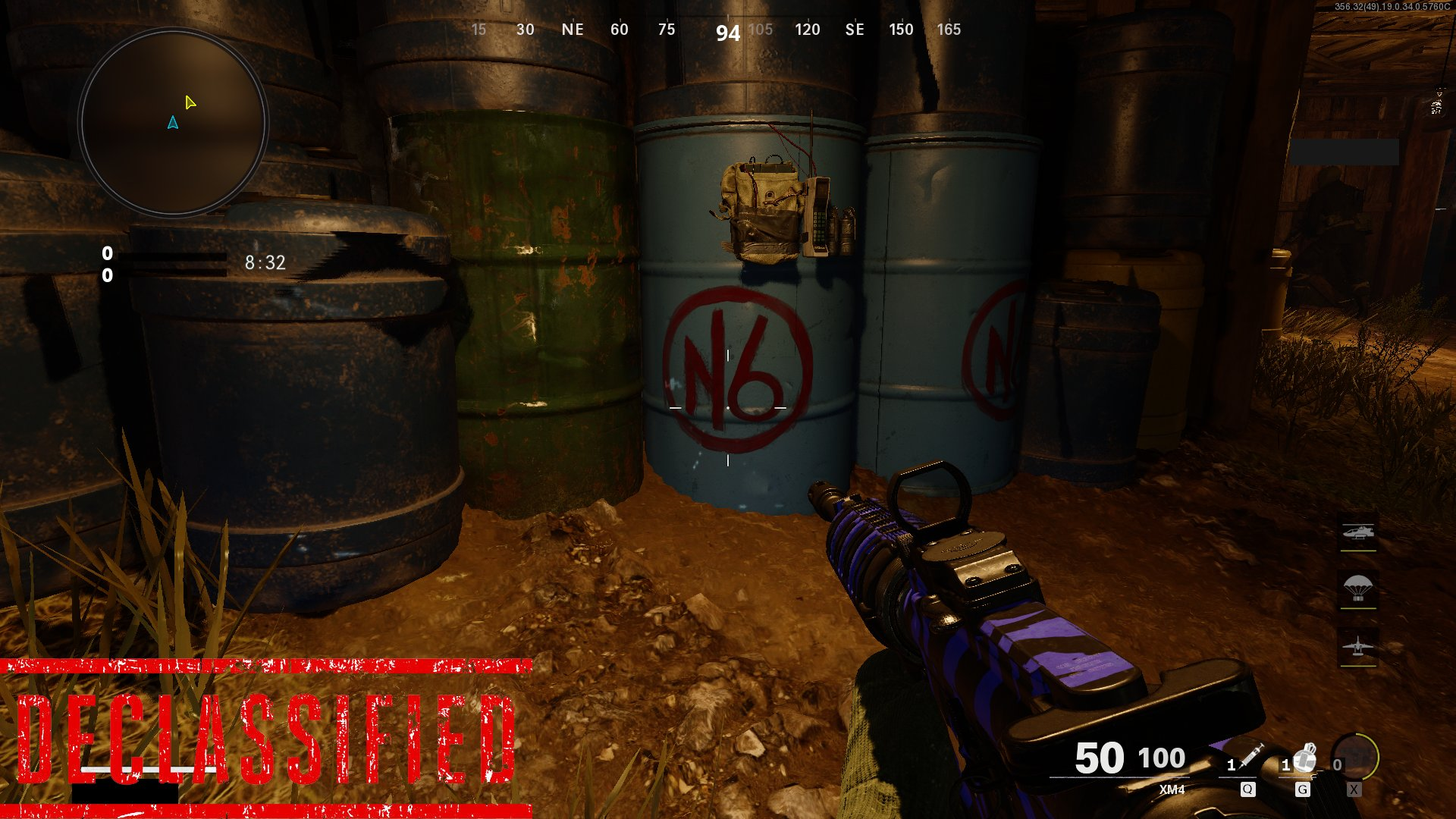Viewport: 1456px width, 819px height.
Task: Choose the airplane scorestreak icon
Action: (x=1357, y=647)
